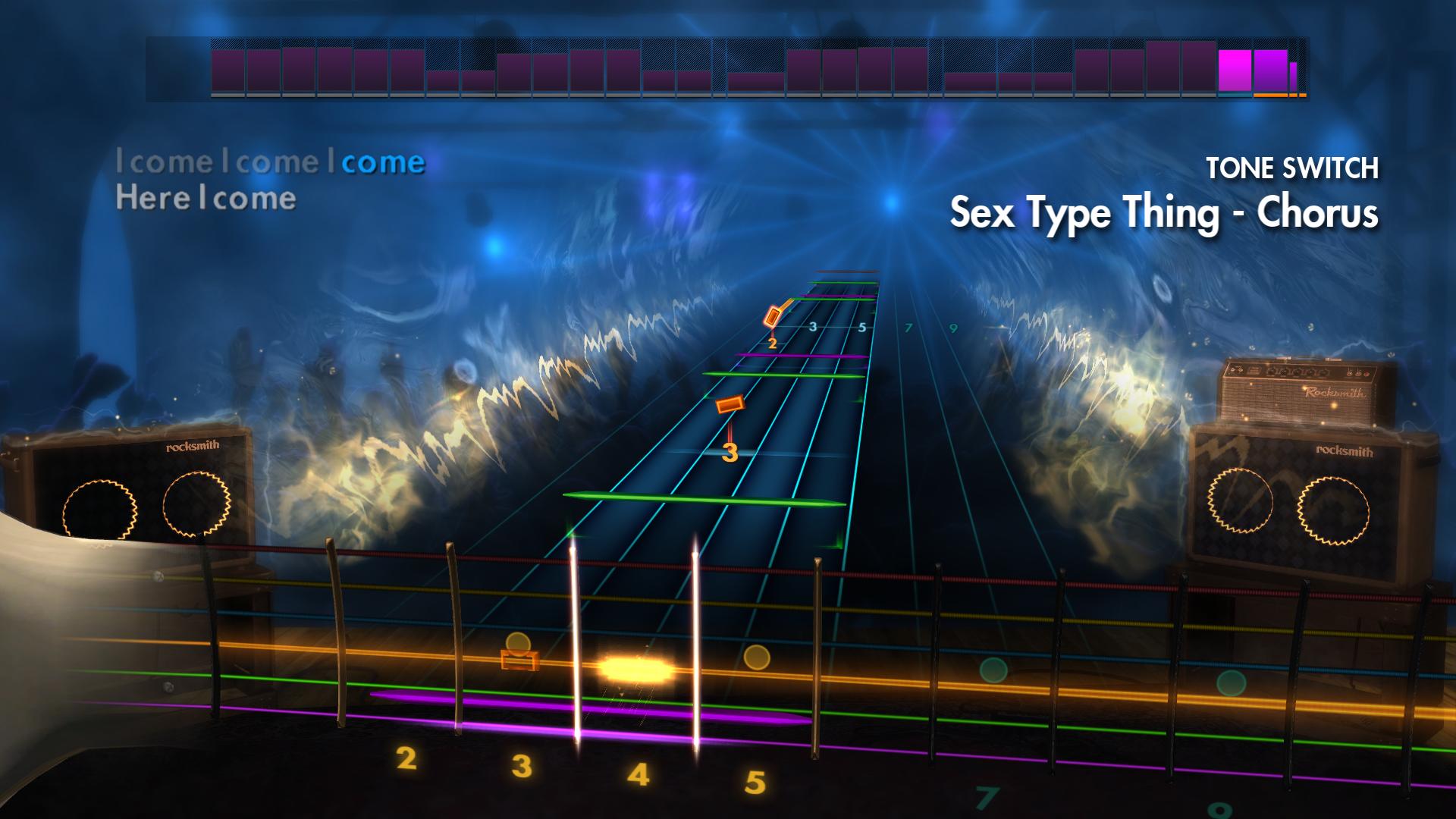1456x819 pixels.
Task: Click the glowing note on the orange string
Action: [x=635, y=667]
